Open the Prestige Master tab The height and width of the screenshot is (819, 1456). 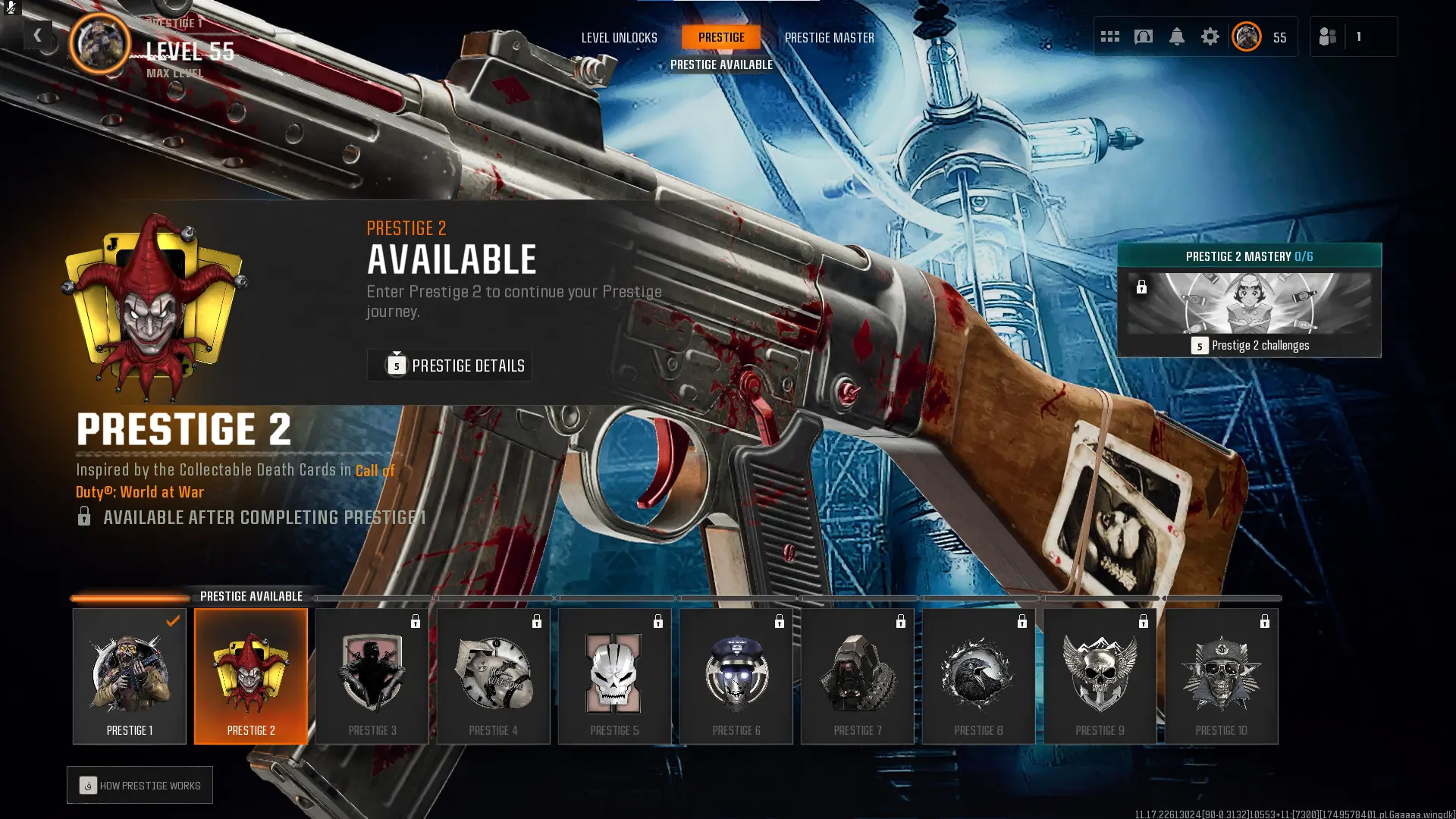click(x=829, y=37)
